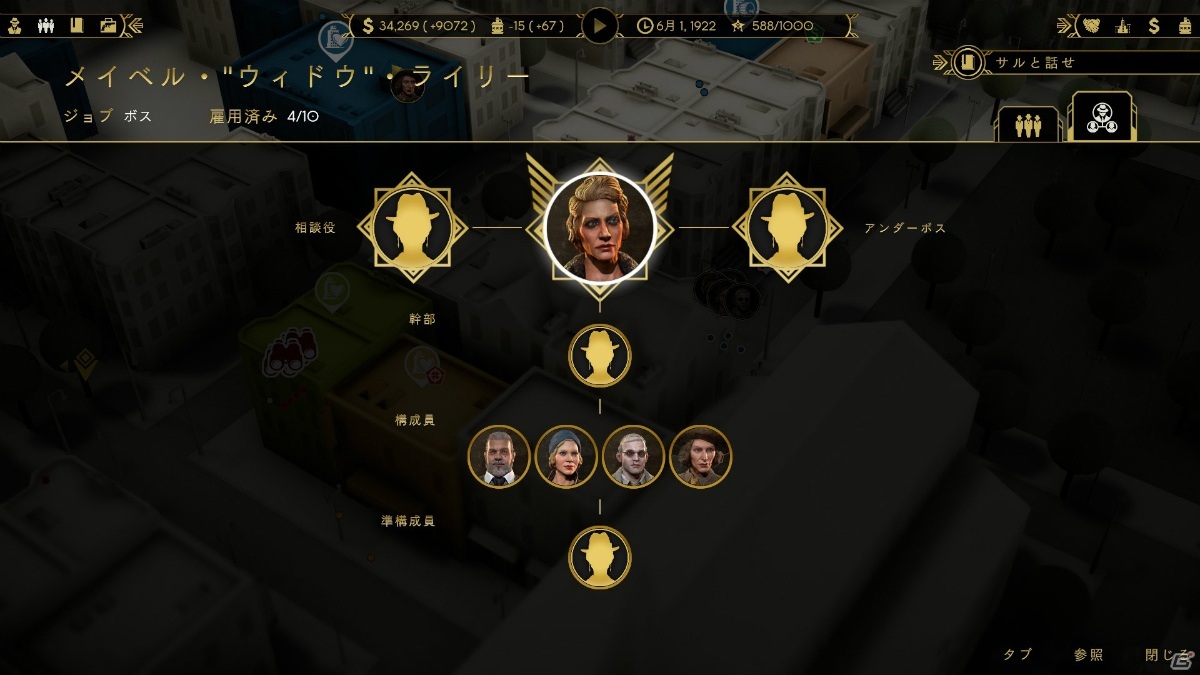
Task: Select the bald man with glasses portrait
Action: coord(633,456)
